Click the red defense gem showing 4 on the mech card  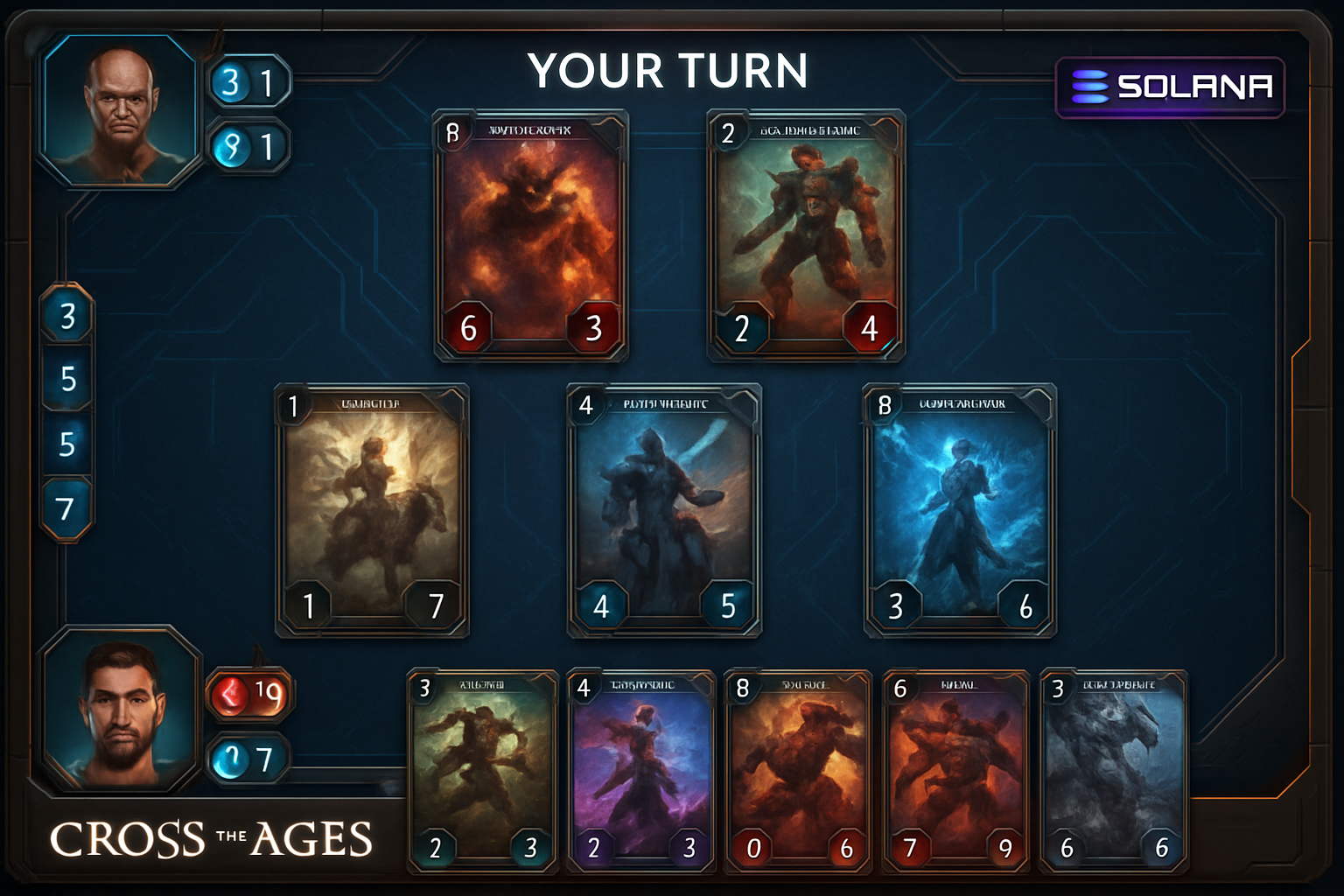868,330
